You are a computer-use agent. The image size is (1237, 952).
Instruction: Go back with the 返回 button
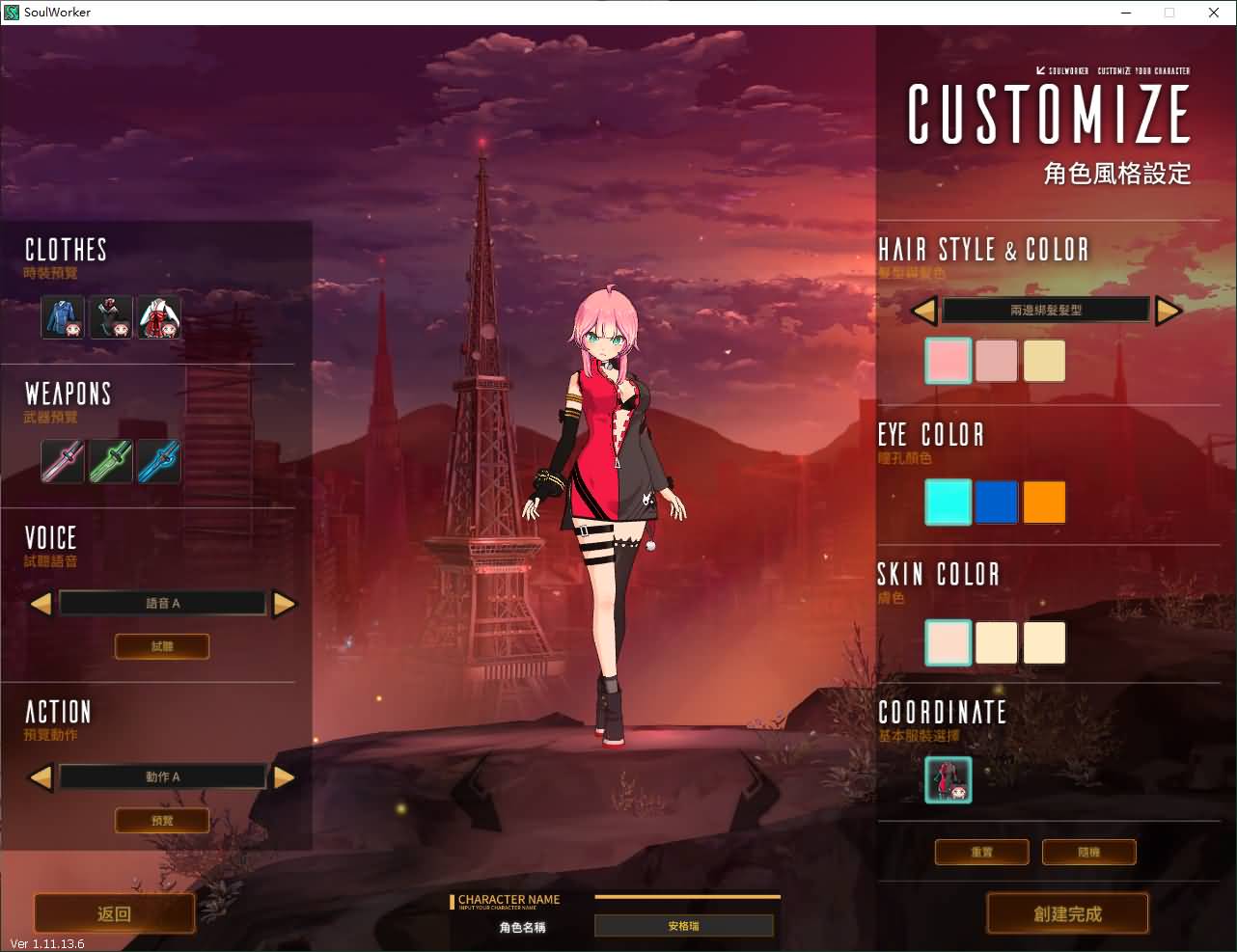coord(114,913)
